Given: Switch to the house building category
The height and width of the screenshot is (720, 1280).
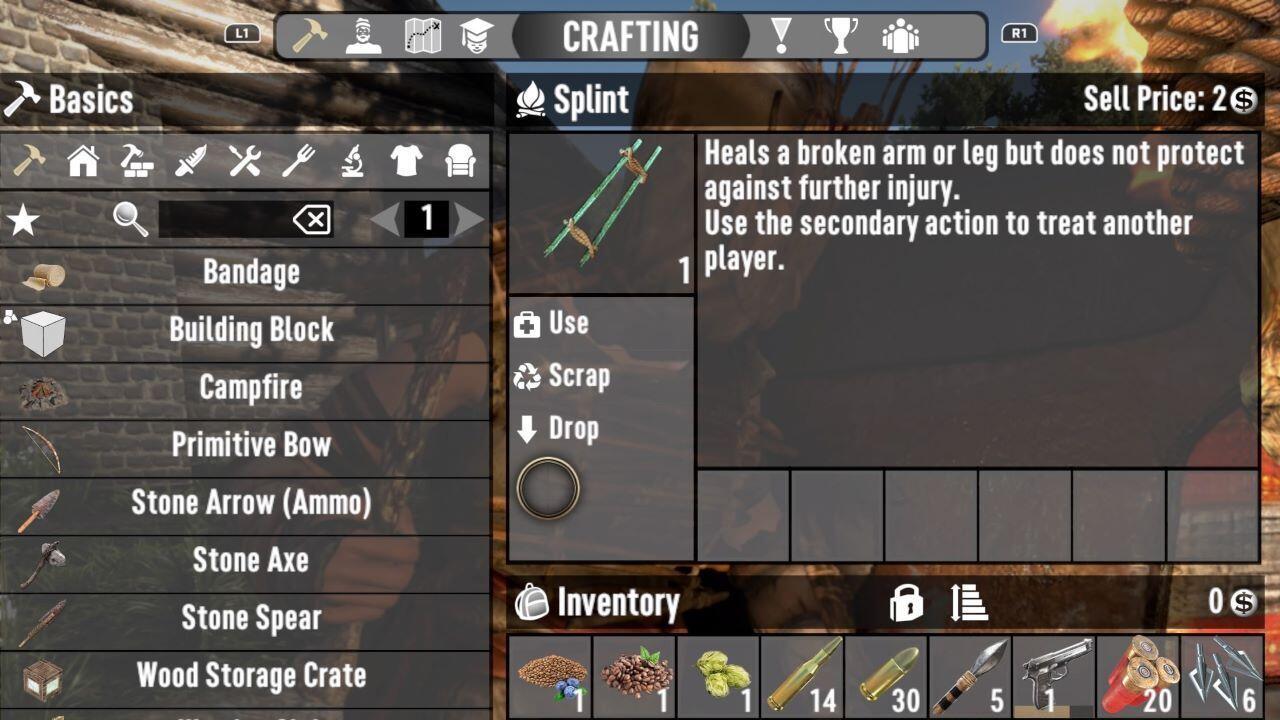Looking at the screenshot, I should [x=83, y=161].
